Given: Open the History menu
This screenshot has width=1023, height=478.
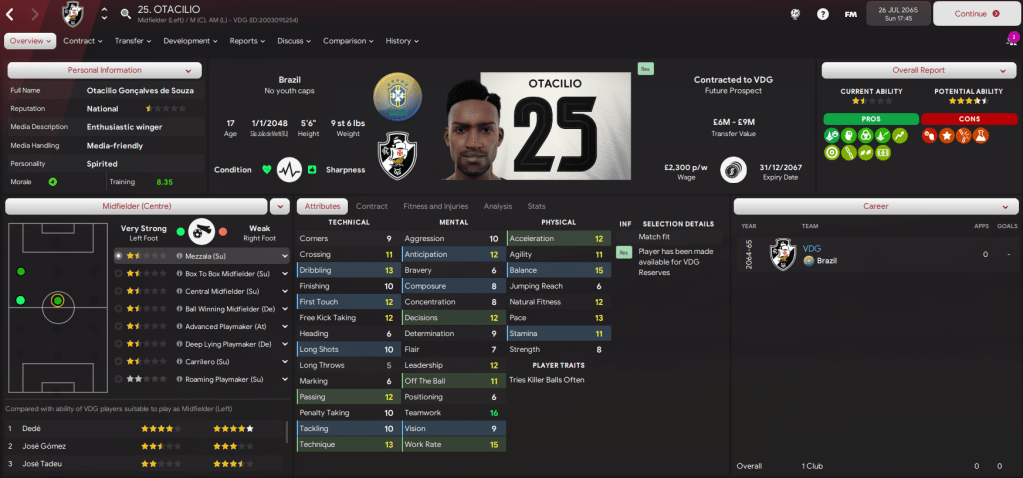Looking at the screenshot, I should click(x=402, y=41).
